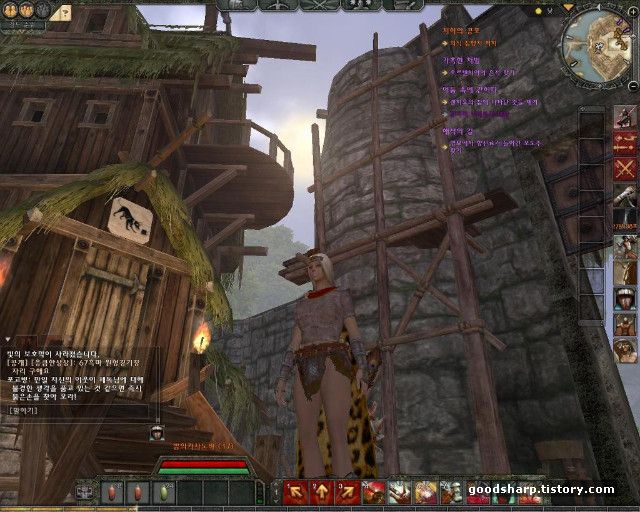Click the NPC portrait icon in chat
The image size is (640, 512).
[157, 432]
